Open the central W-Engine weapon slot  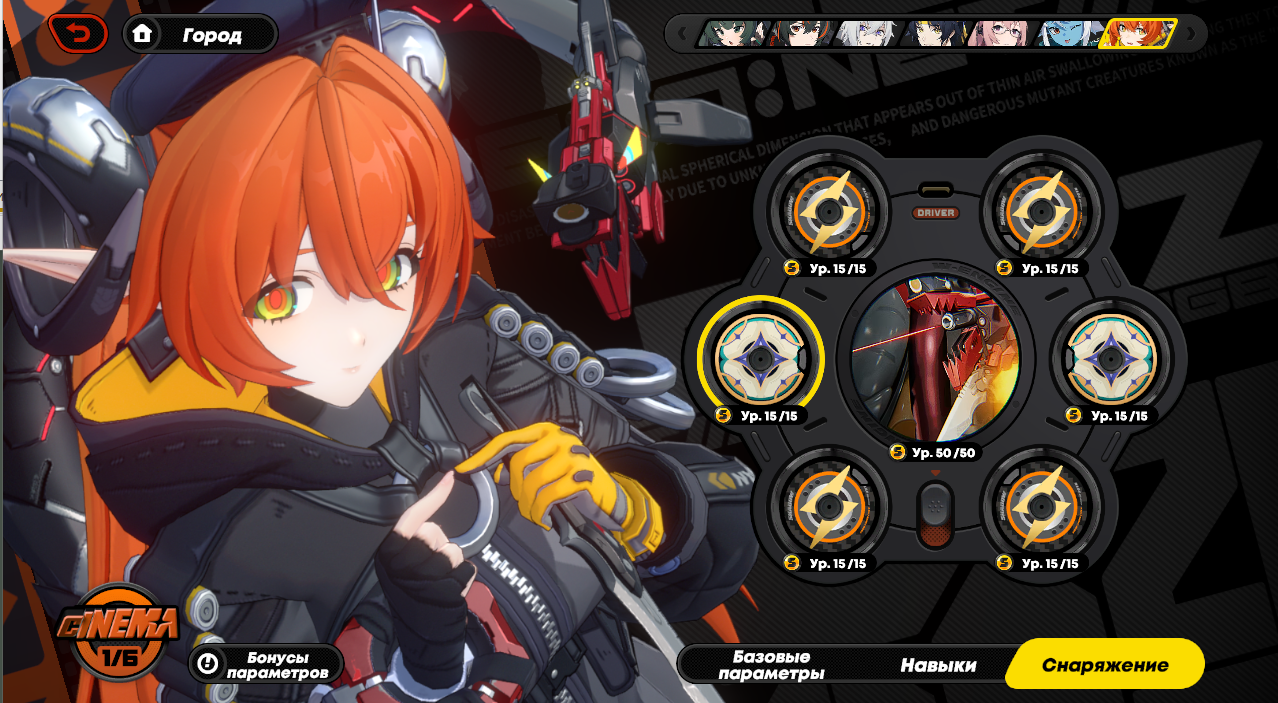935,360
